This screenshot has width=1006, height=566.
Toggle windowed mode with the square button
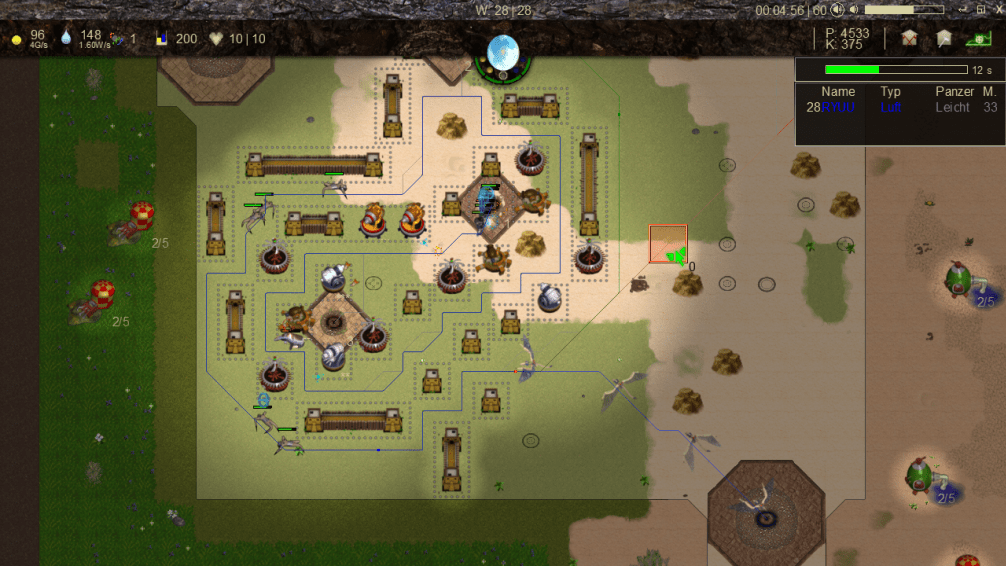(x=983, y=9)
